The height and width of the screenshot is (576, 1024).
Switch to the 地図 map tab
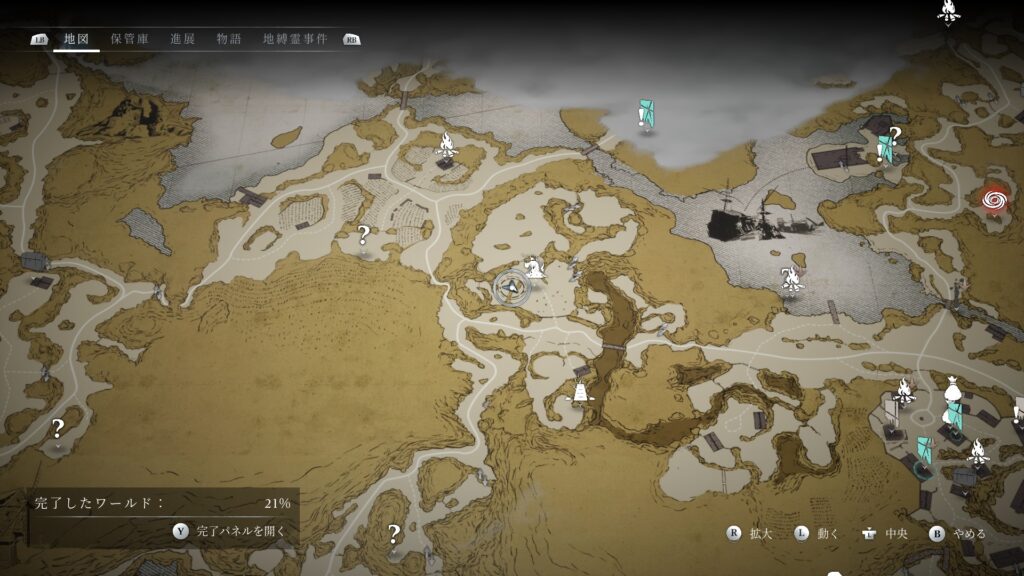click(77, 39)
